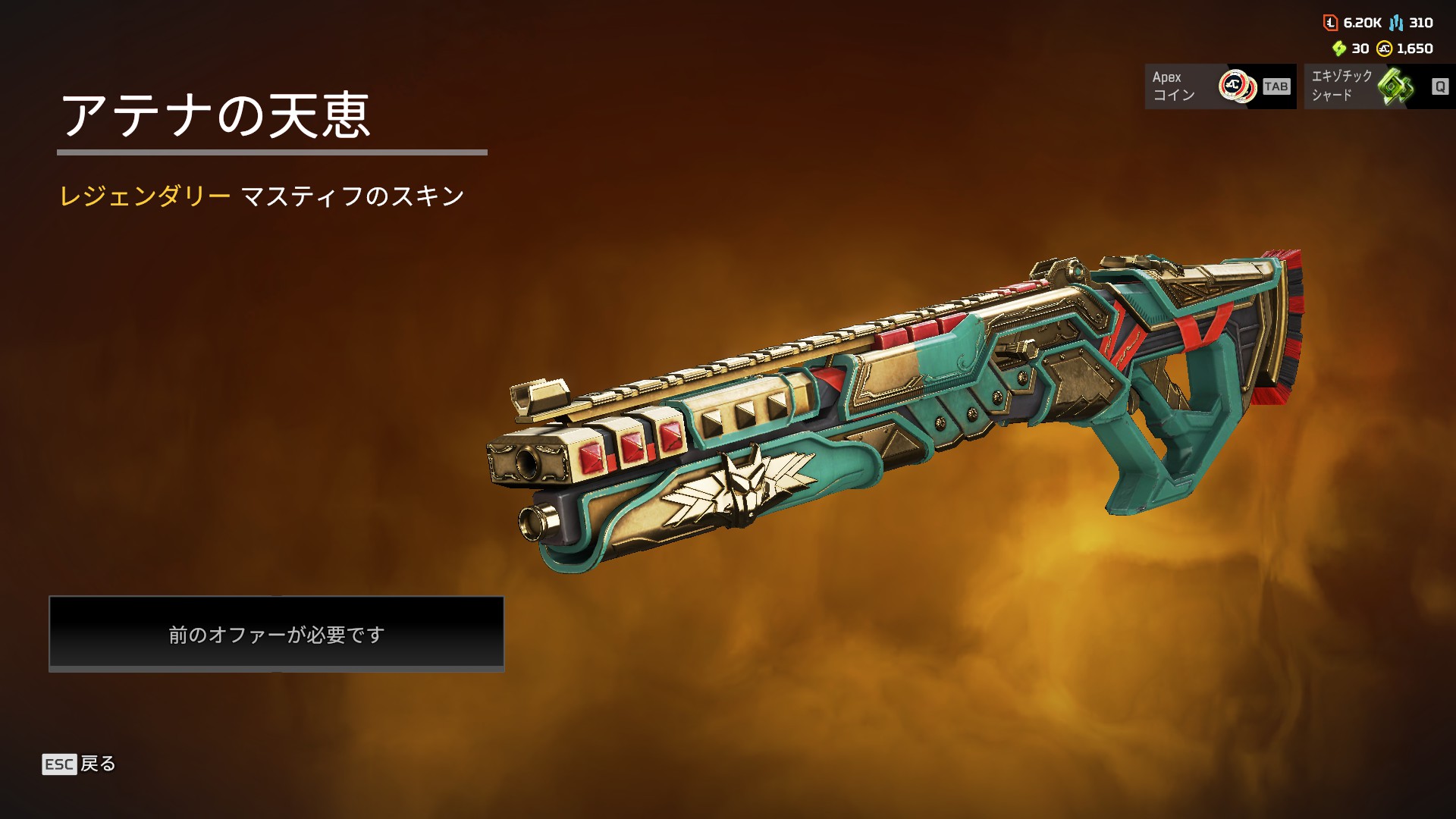Go back with the 戻る button

80,764
